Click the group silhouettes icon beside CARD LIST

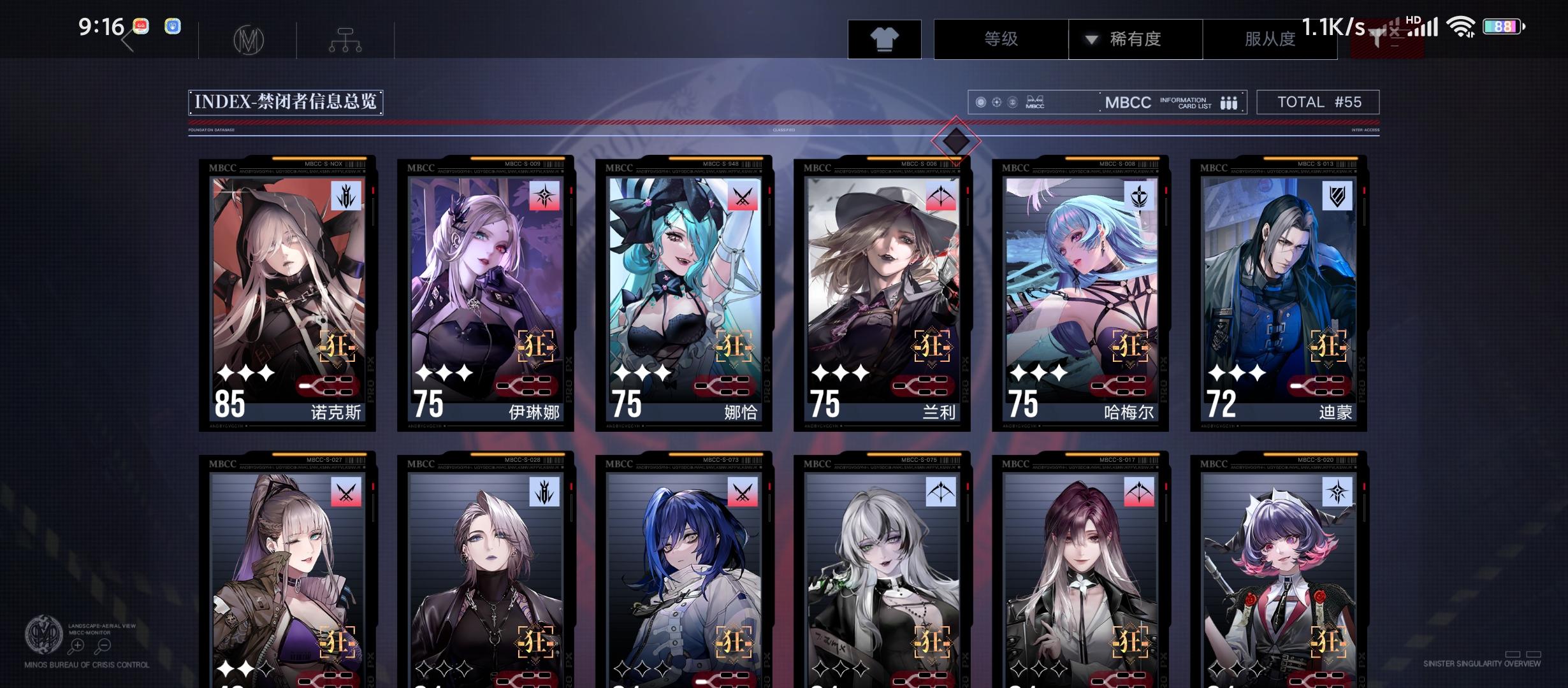[1230, 102]
